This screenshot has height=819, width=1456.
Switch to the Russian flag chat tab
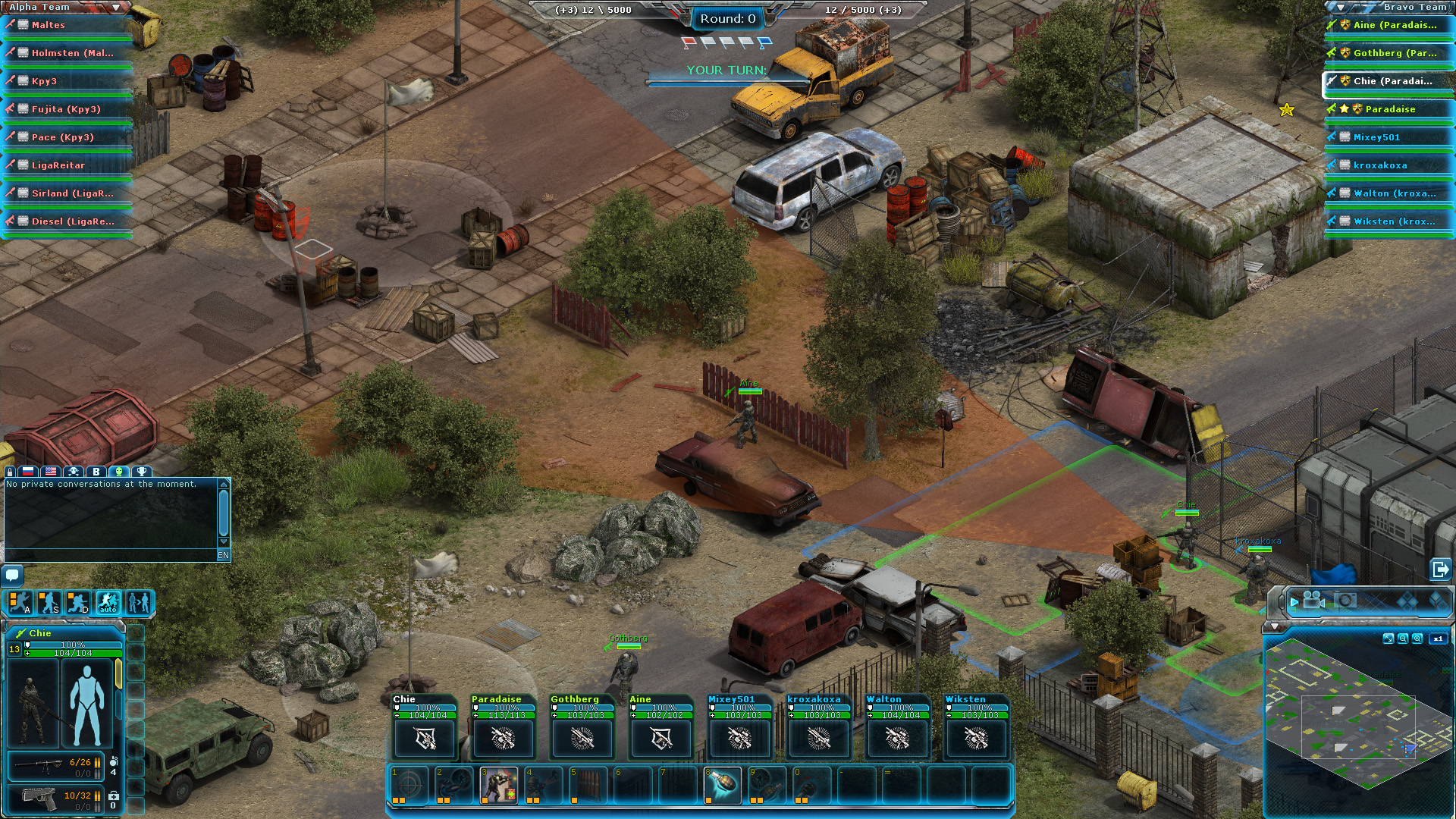coord(27,472)
